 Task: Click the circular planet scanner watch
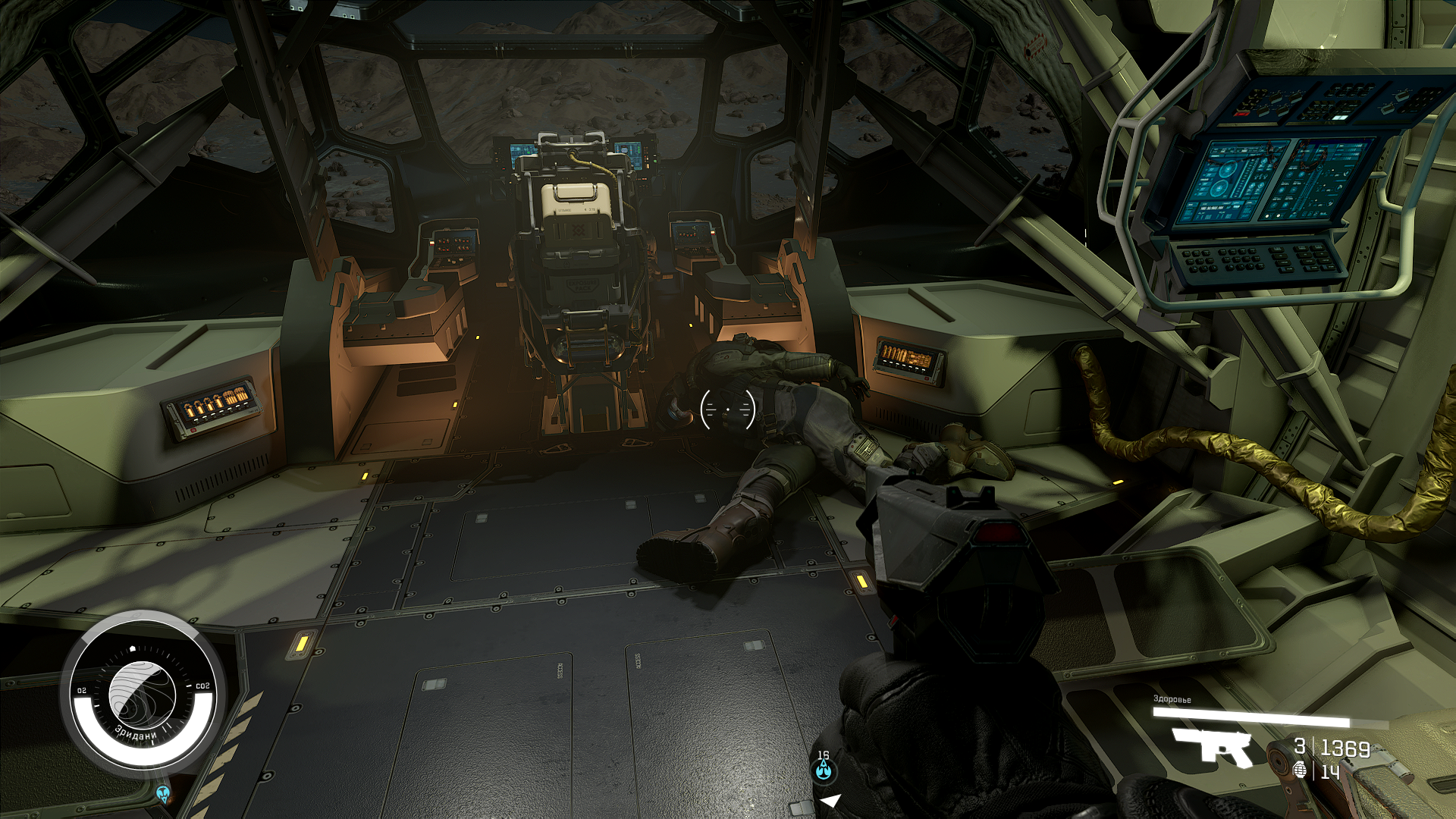[143, 692]
